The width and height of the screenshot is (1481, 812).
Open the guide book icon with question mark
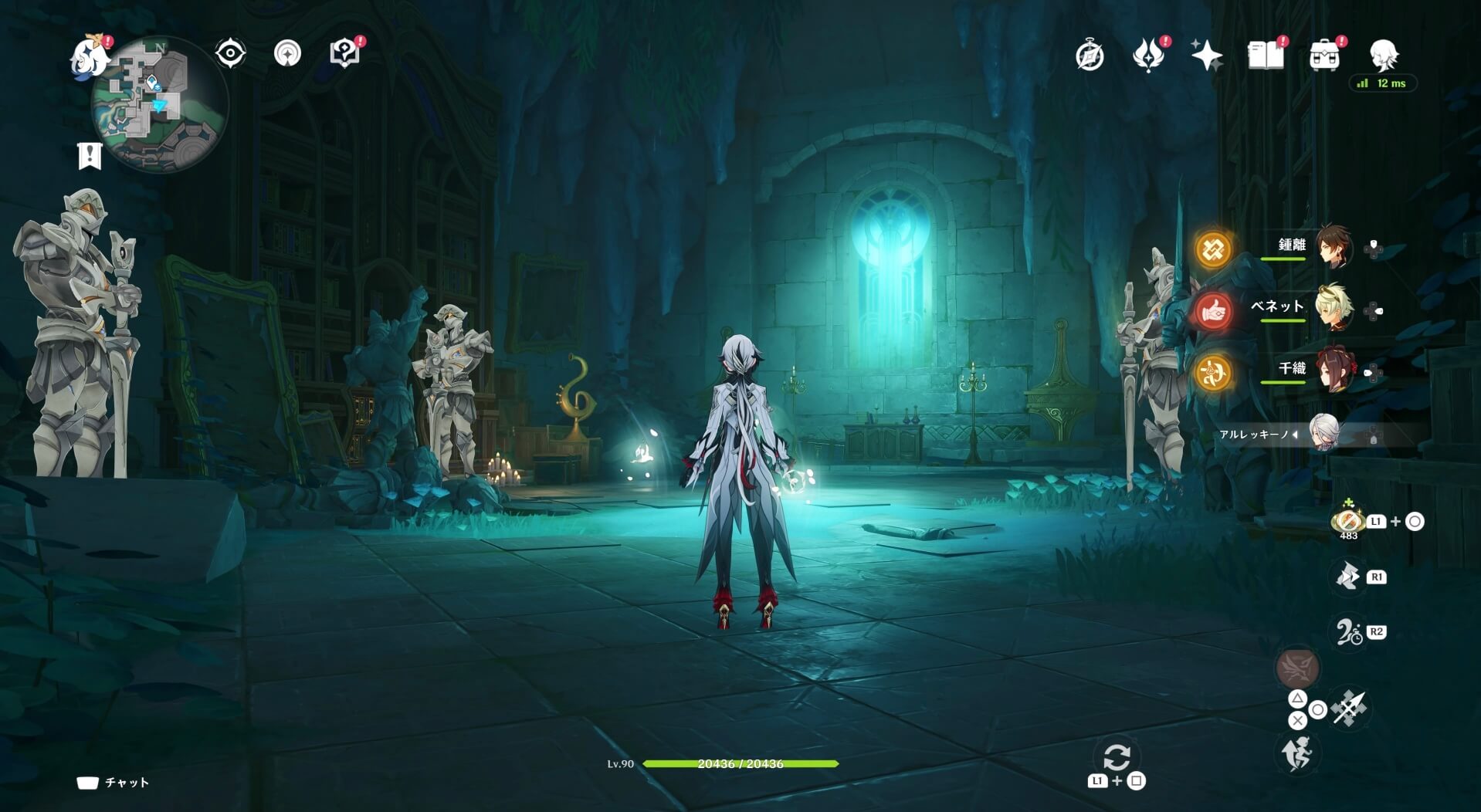click(x=344, y=51)
